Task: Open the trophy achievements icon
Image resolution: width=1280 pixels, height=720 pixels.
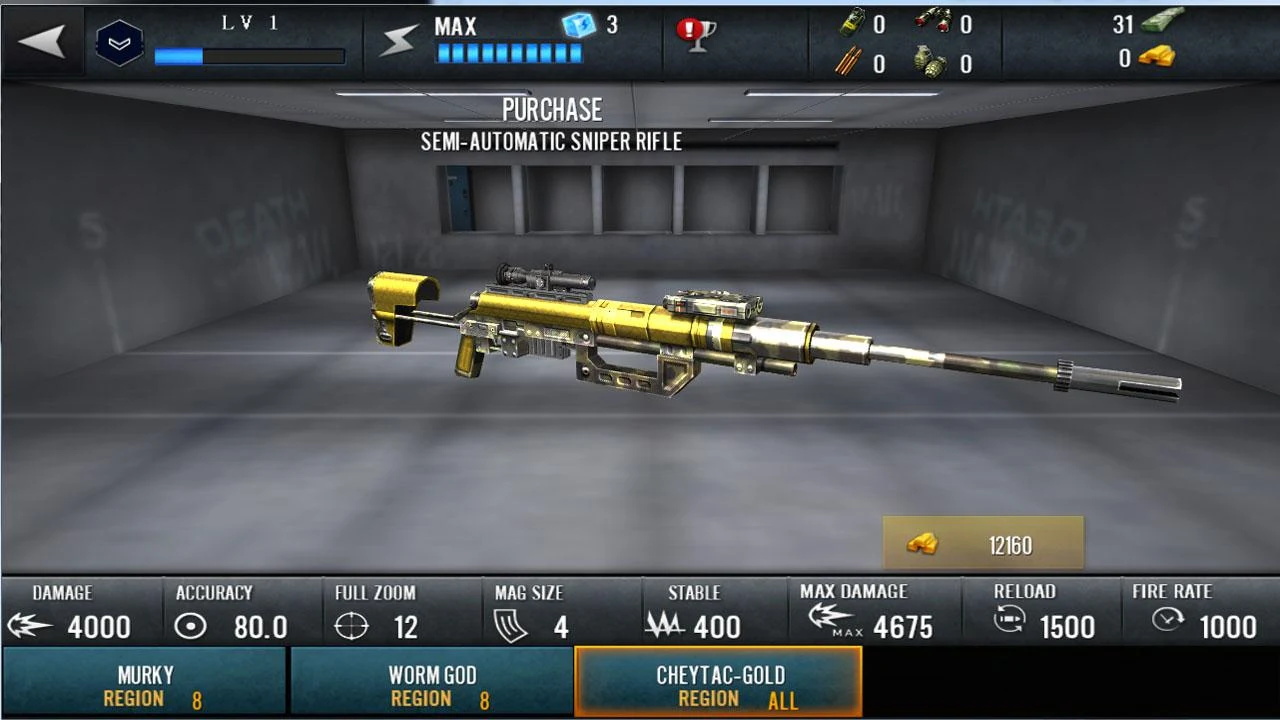Action: pyautogui.click(x=695, y=34)
